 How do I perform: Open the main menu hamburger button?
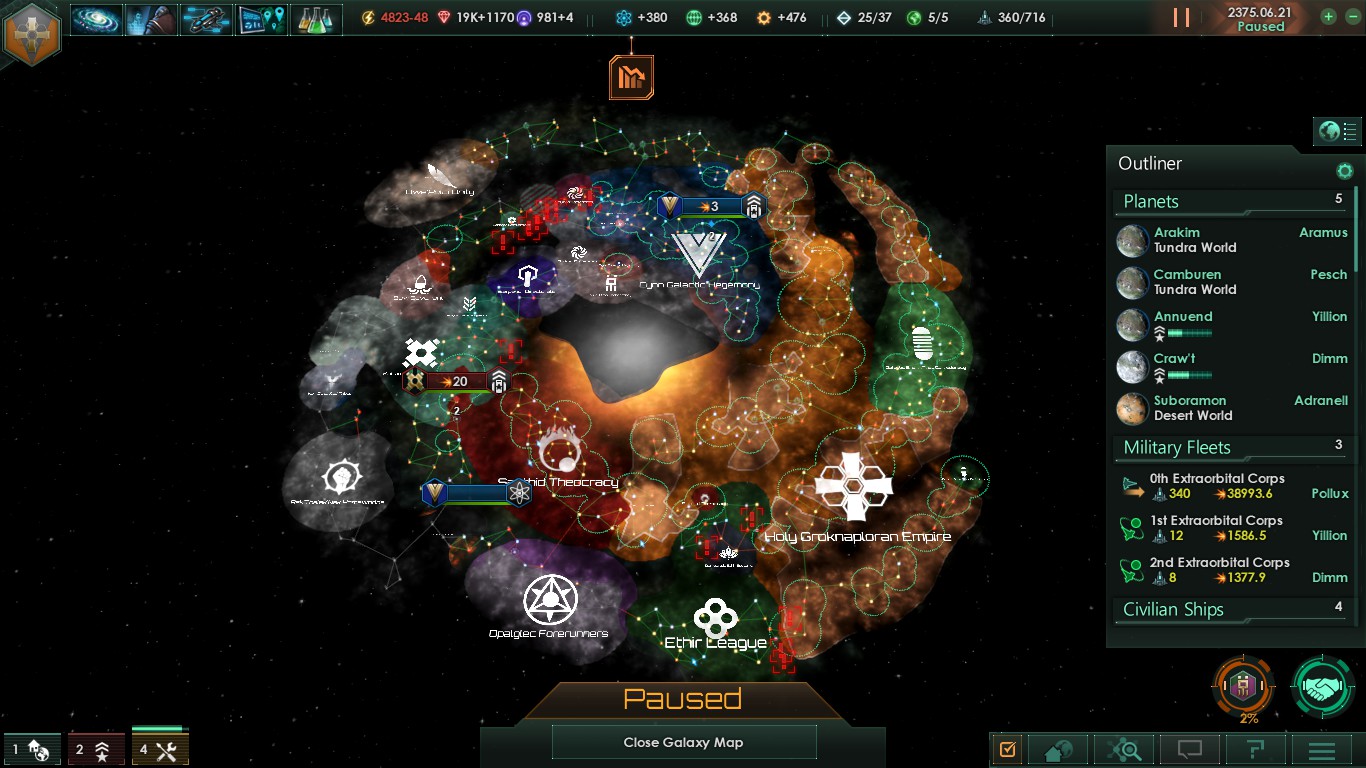click(1322, 749)
